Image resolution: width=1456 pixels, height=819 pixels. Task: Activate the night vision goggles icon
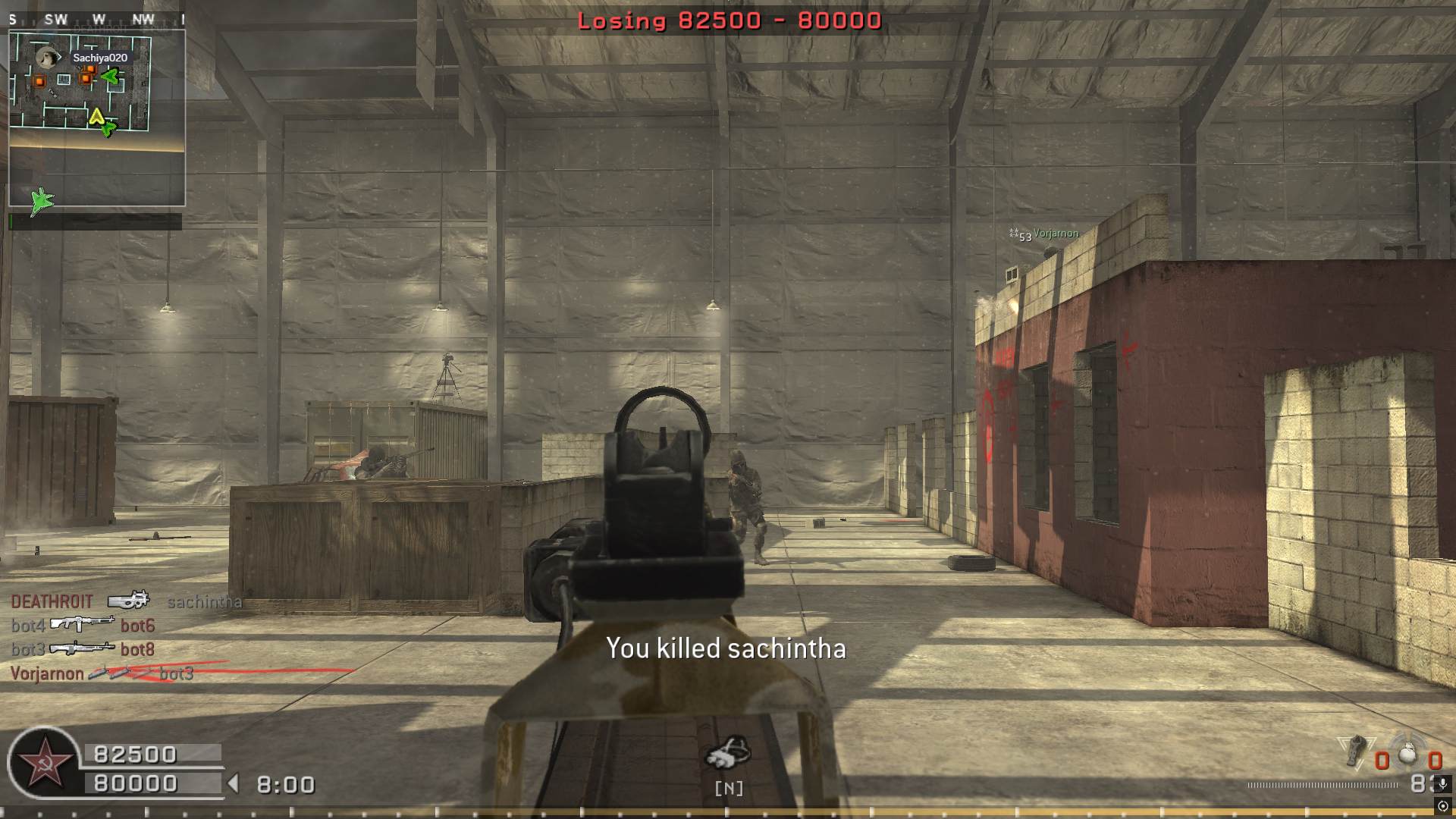pyautogui.click(x=728, y=752)
